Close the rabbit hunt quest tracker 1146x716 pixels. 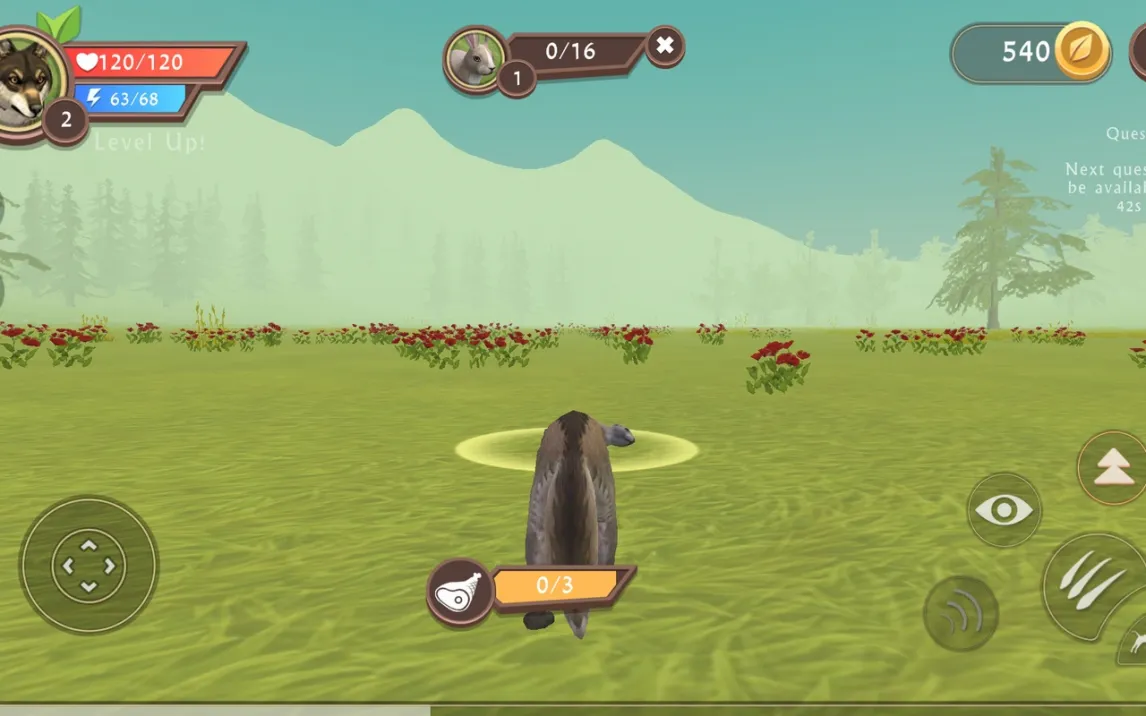665,45
